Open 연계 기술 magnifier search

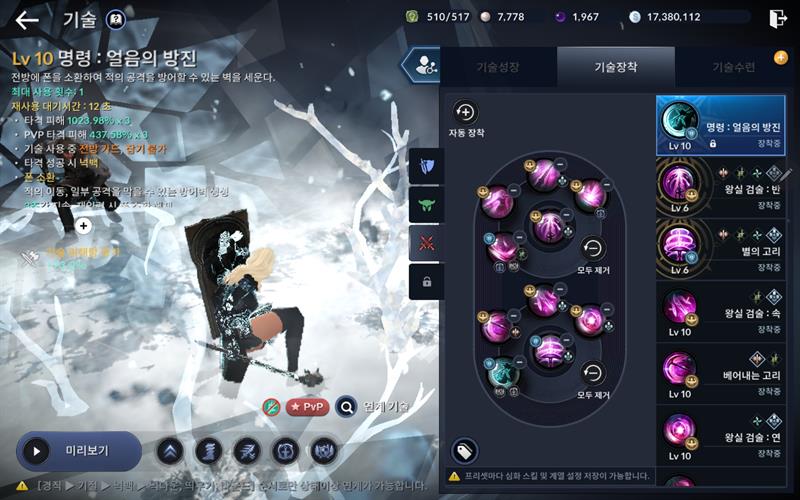(x=346, y=407)
